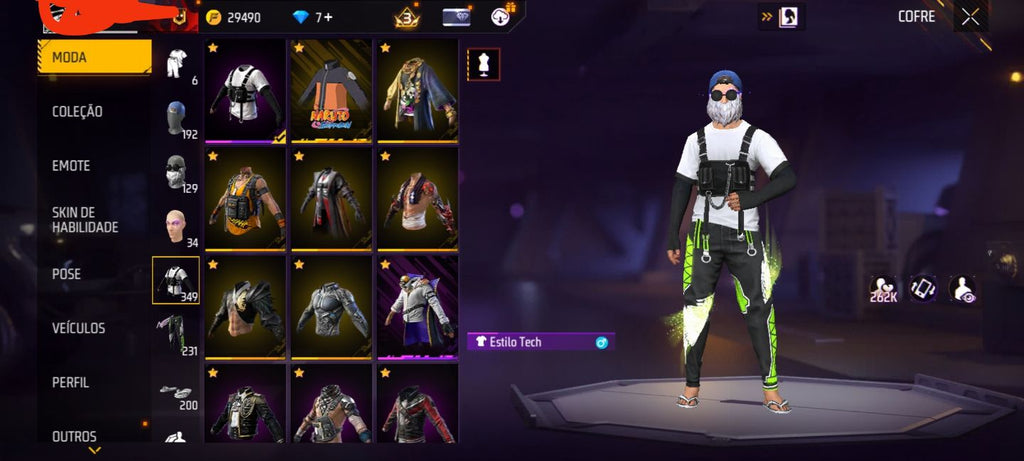The height and width of the screenshot is (461, 1024).
Task: Click the mannequin outfit preset icon
Action: [484, 64]
